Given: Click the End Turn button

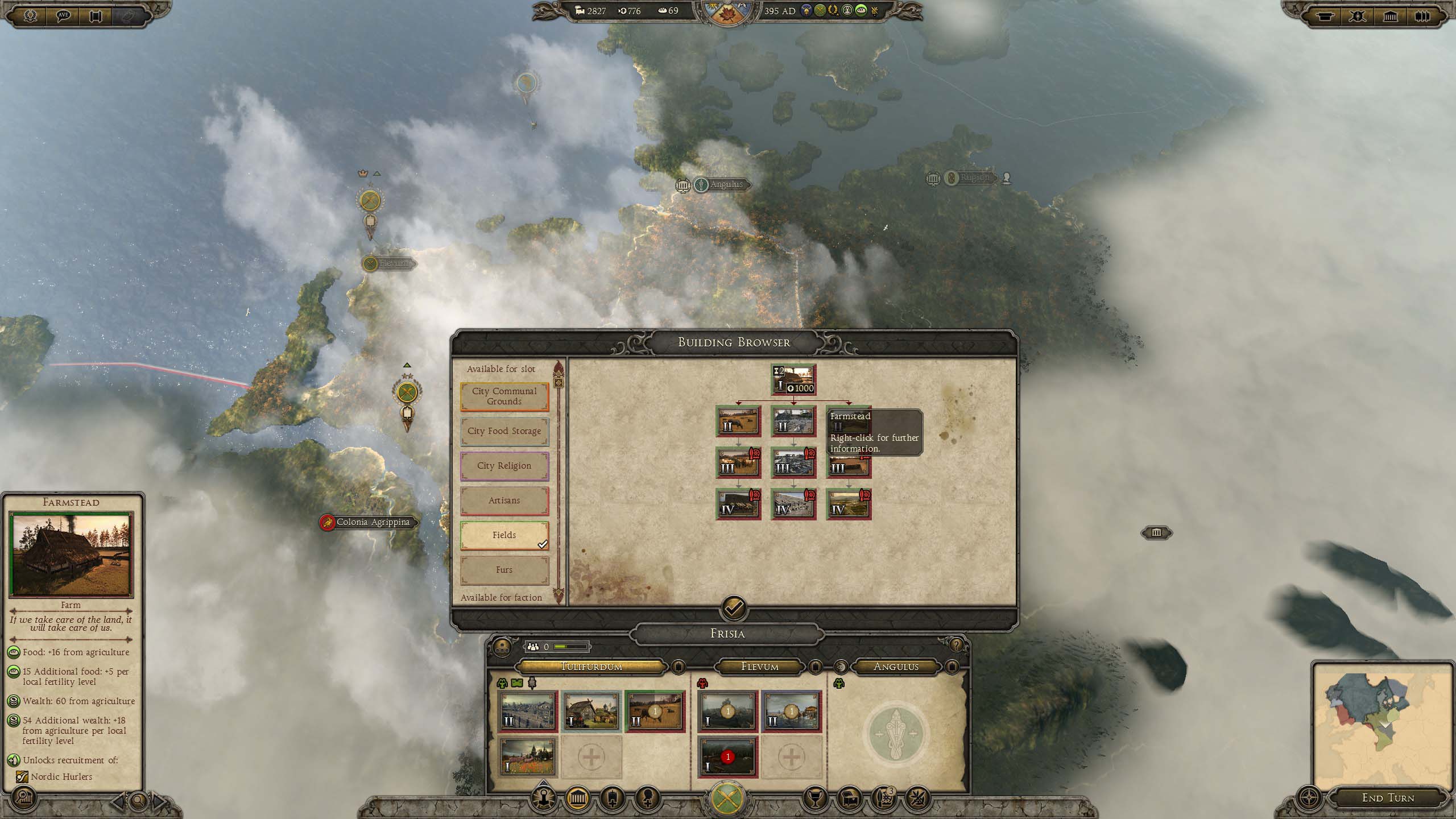Looking at the screenshot, I should (1388, 798).
